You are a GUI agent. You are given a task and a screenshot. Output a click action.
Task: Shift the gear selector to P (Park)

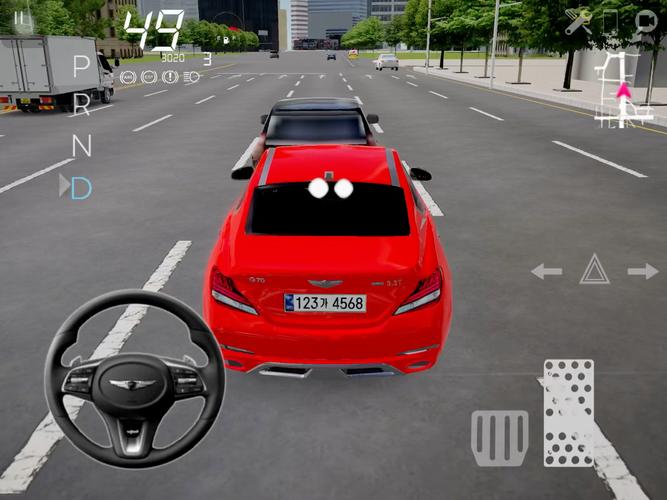pos(81,66)
